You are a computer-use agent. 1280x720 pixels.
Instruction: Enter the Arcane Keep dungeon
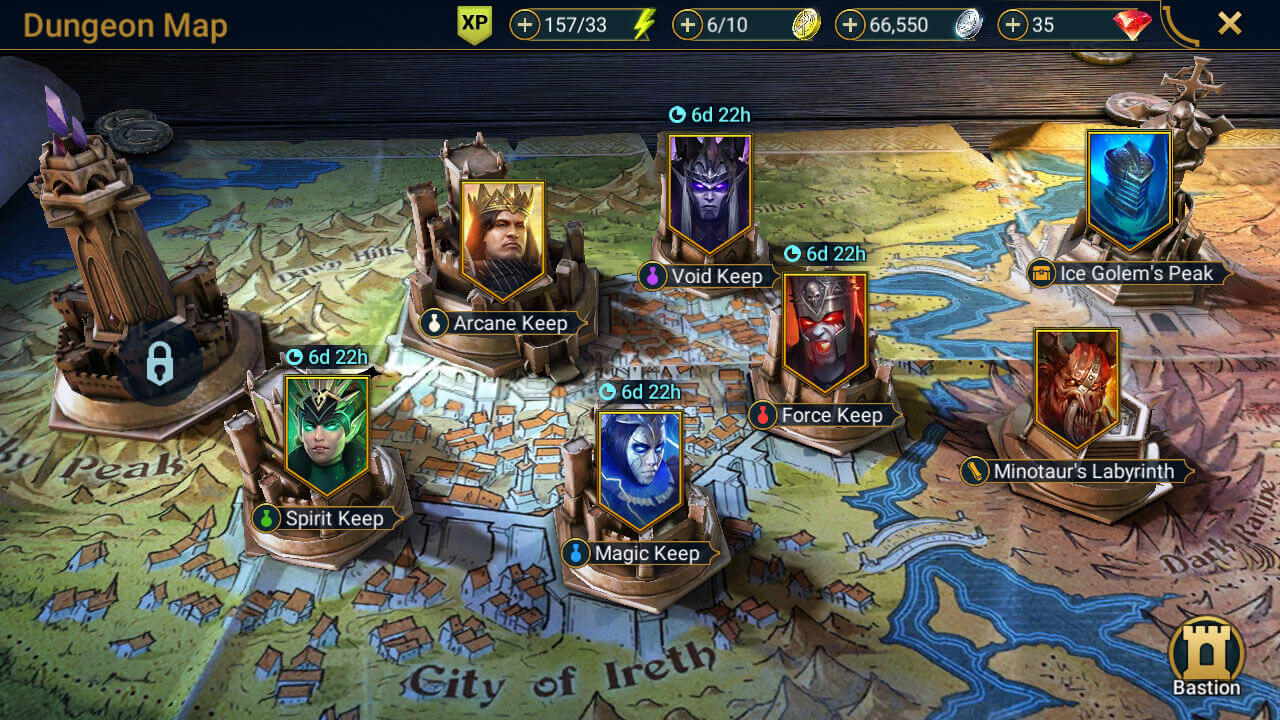(x=502, y=240)
